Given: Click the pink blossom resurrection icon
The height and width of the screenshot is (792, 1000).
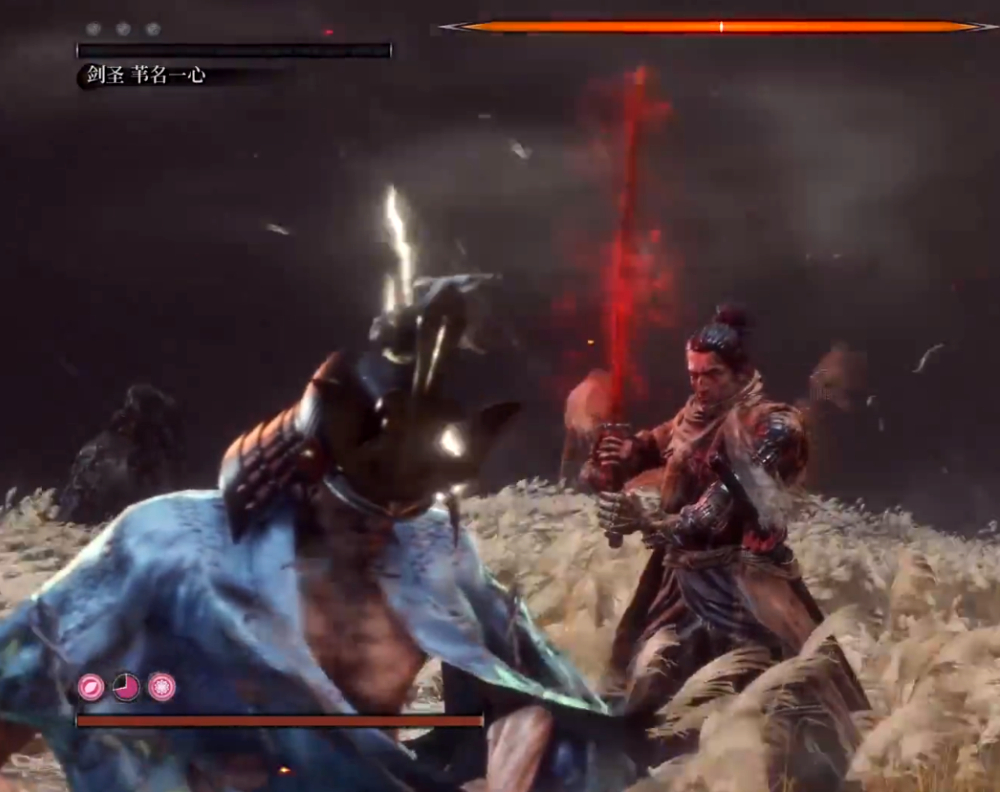Looking at the screenshot, I should [162, 686].
